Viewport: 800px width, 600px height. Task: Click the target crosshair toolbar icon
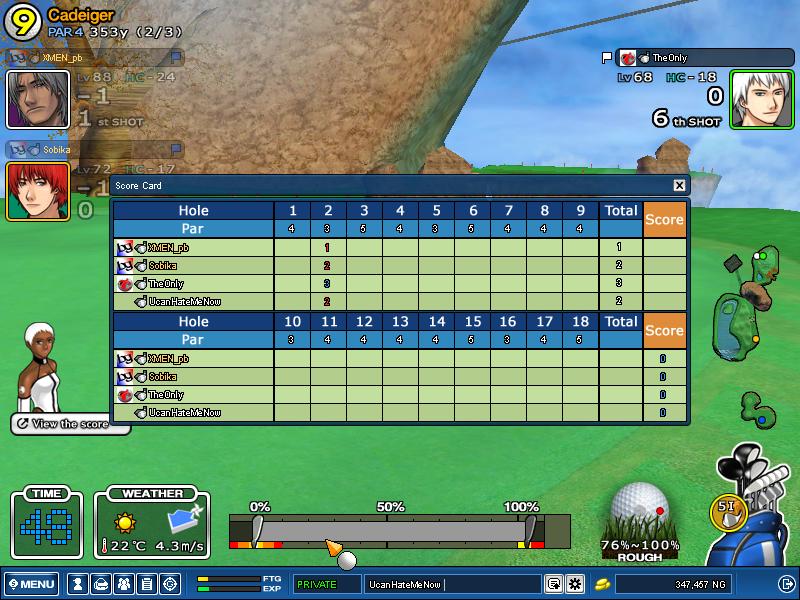coord(170,584)
